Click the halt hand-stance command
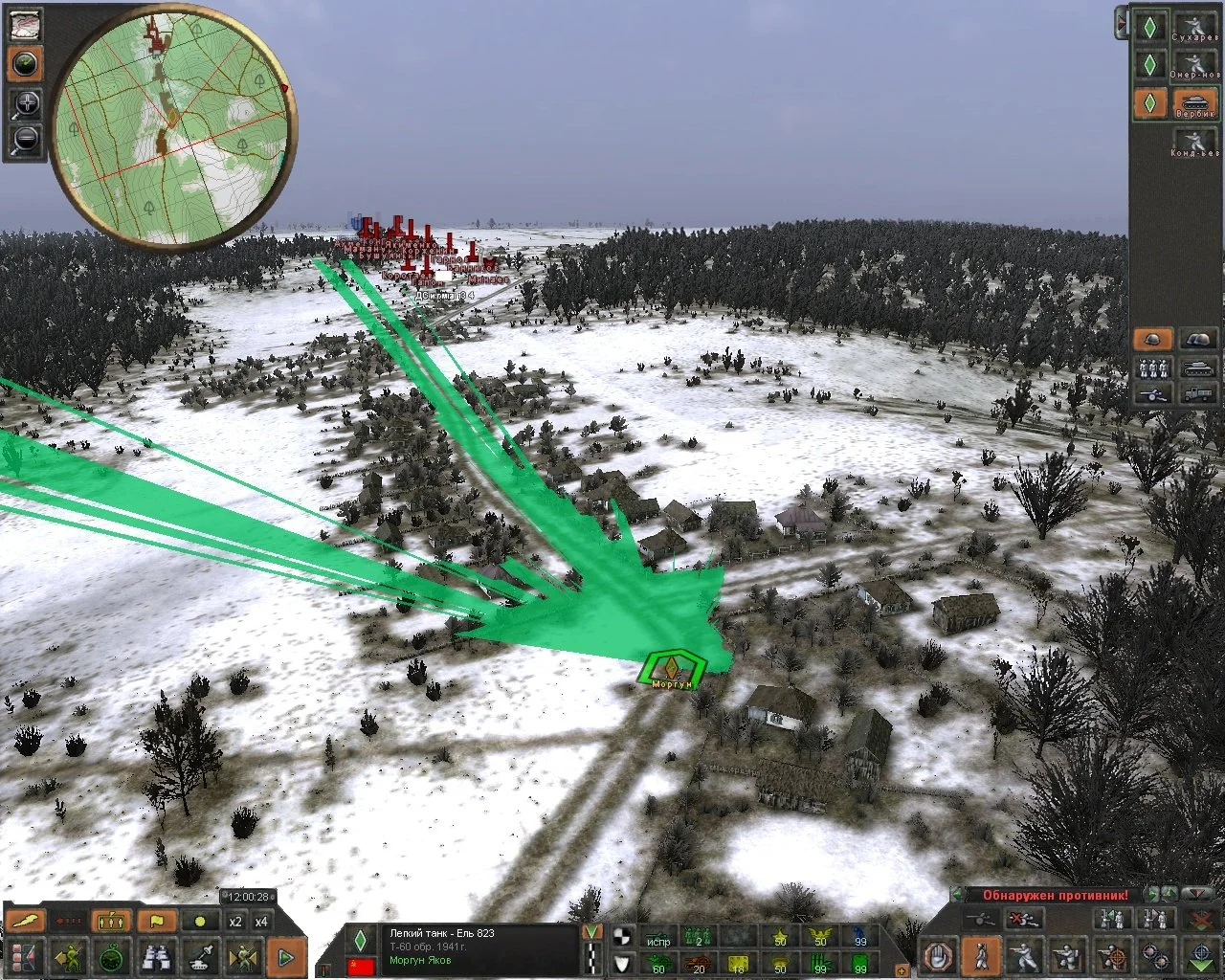Image resolution: width=1225 pixels, height=980 pixels. click(x=937, y=955)
